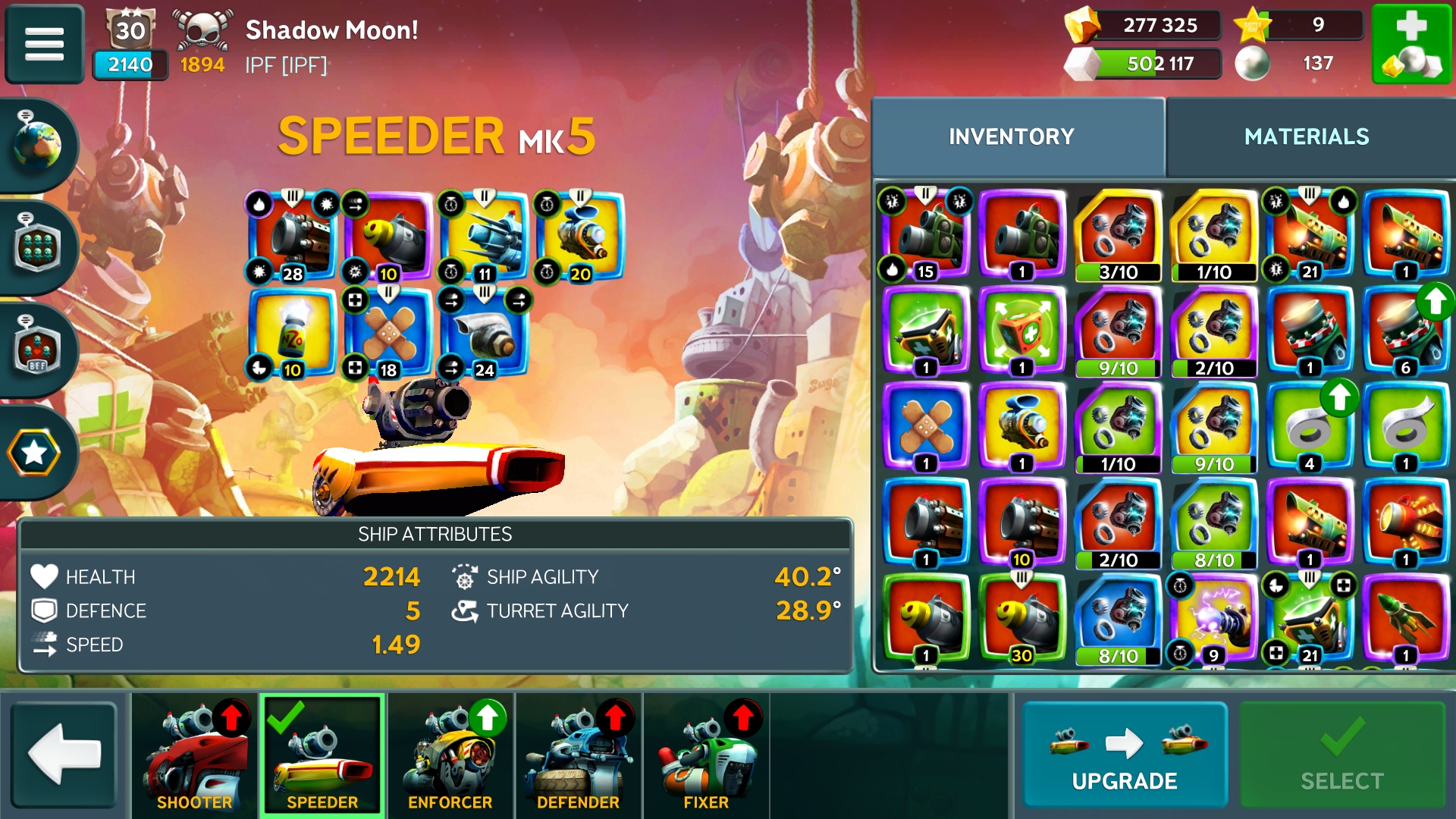Select the Fixer ship
Viewport: 1456px width, 819px height.
pos(706,755)
